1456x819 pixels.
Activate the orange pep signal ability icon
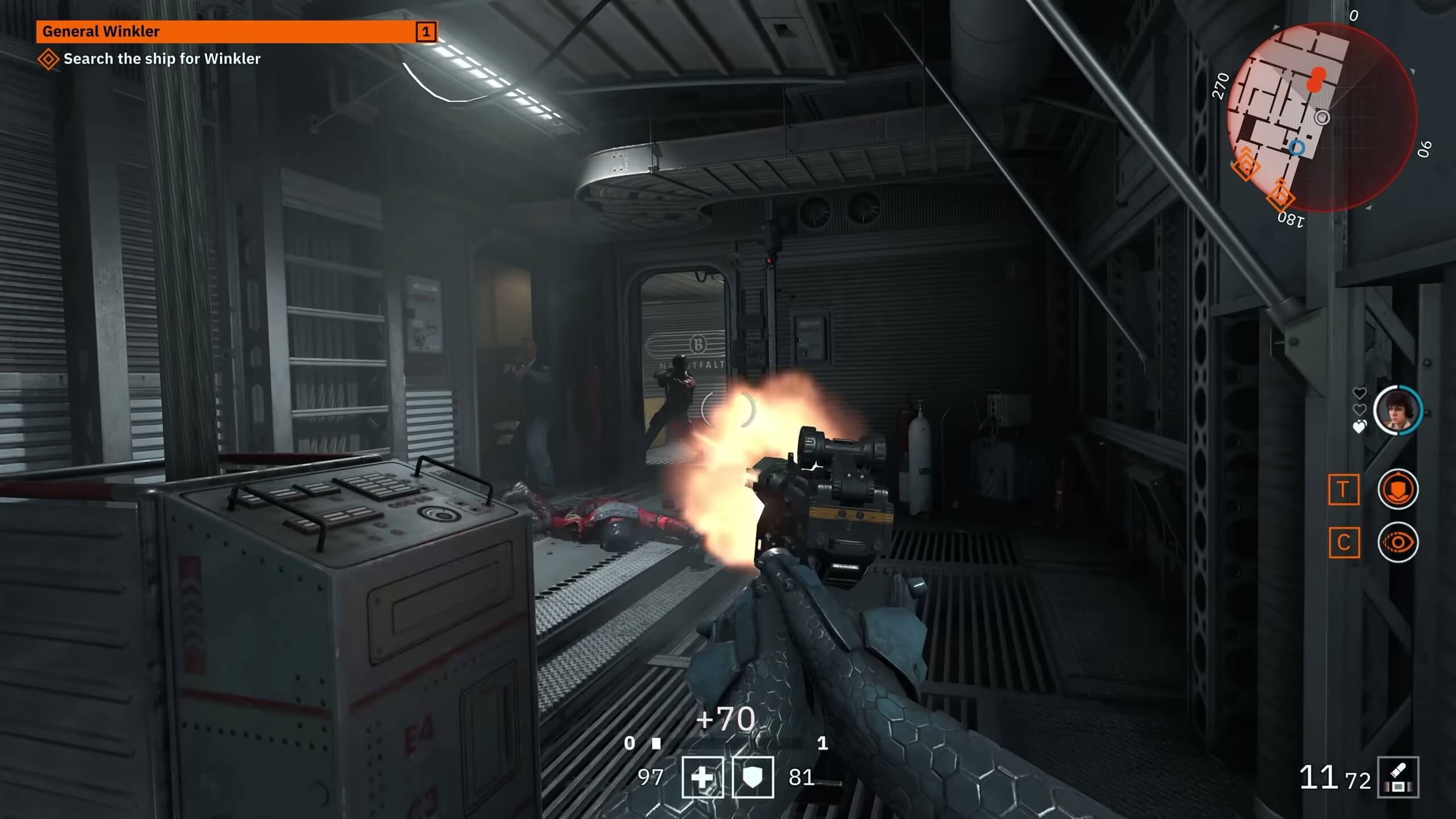(x=1398, y=489)
